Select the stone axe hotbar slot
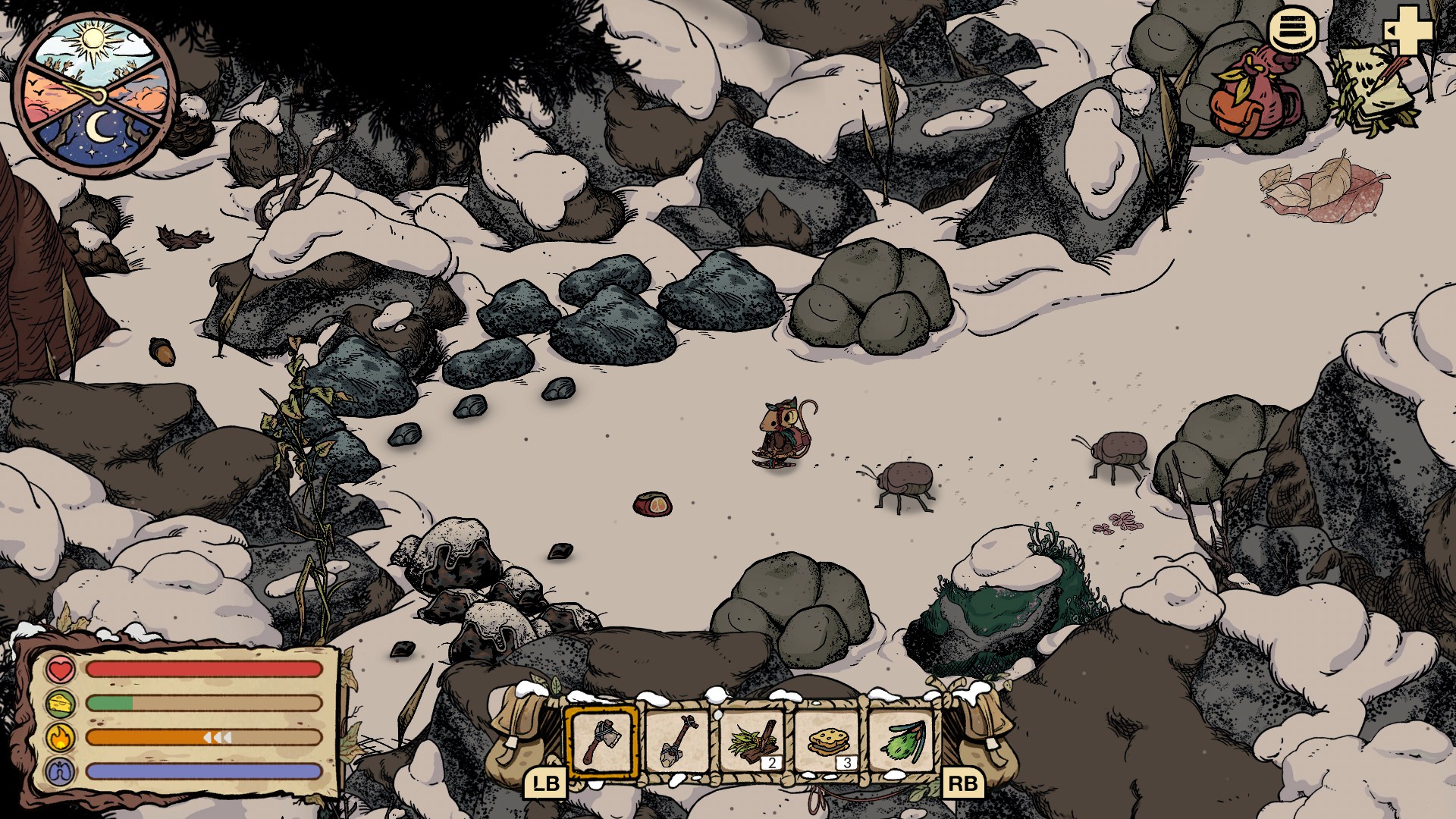The height and width of the screenshot is (819, 1456). click(602, 741)
